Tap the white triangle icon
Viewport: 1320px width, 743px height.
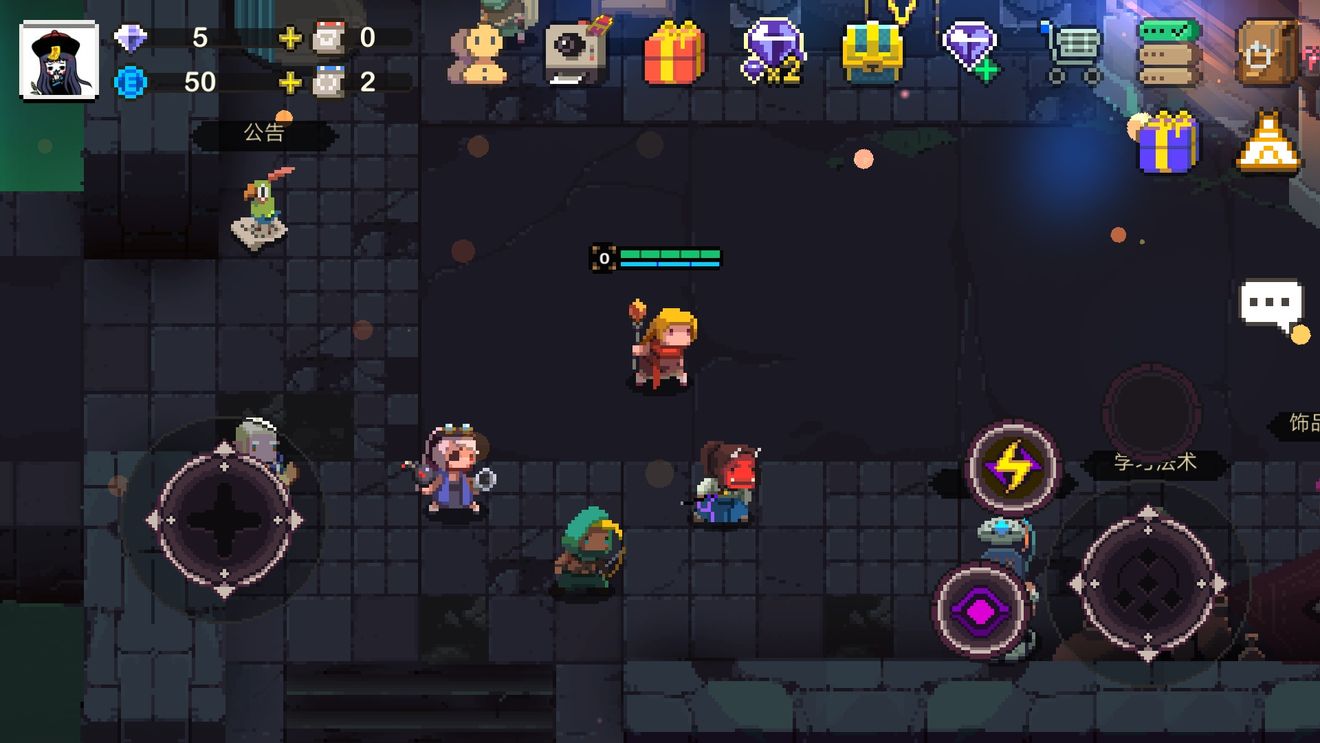tap(1267, 143)
